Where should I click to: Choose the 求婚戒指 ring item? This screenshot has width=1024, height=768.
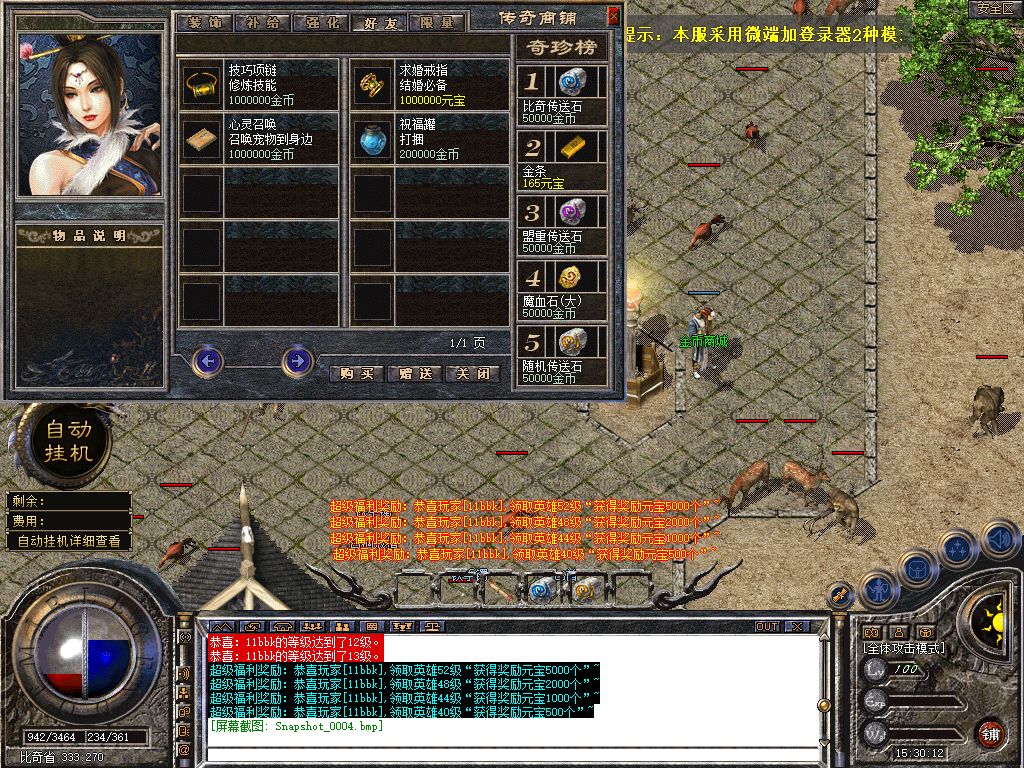click(x=376, y=87)
